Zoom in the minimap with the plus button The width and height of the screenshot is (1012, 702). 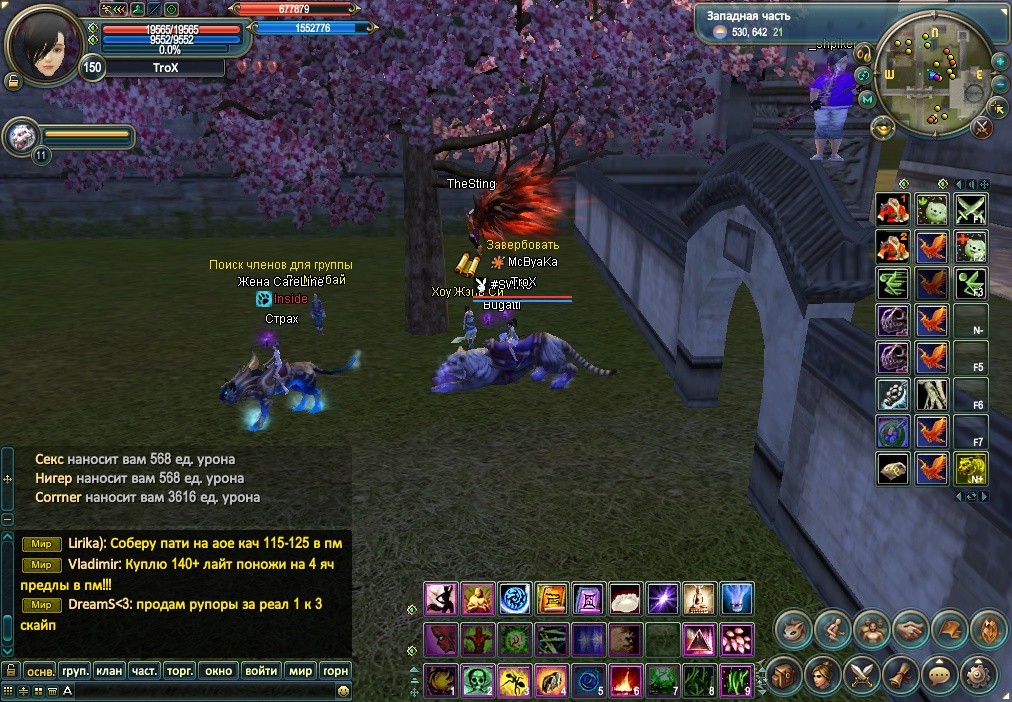point(1000,62)
